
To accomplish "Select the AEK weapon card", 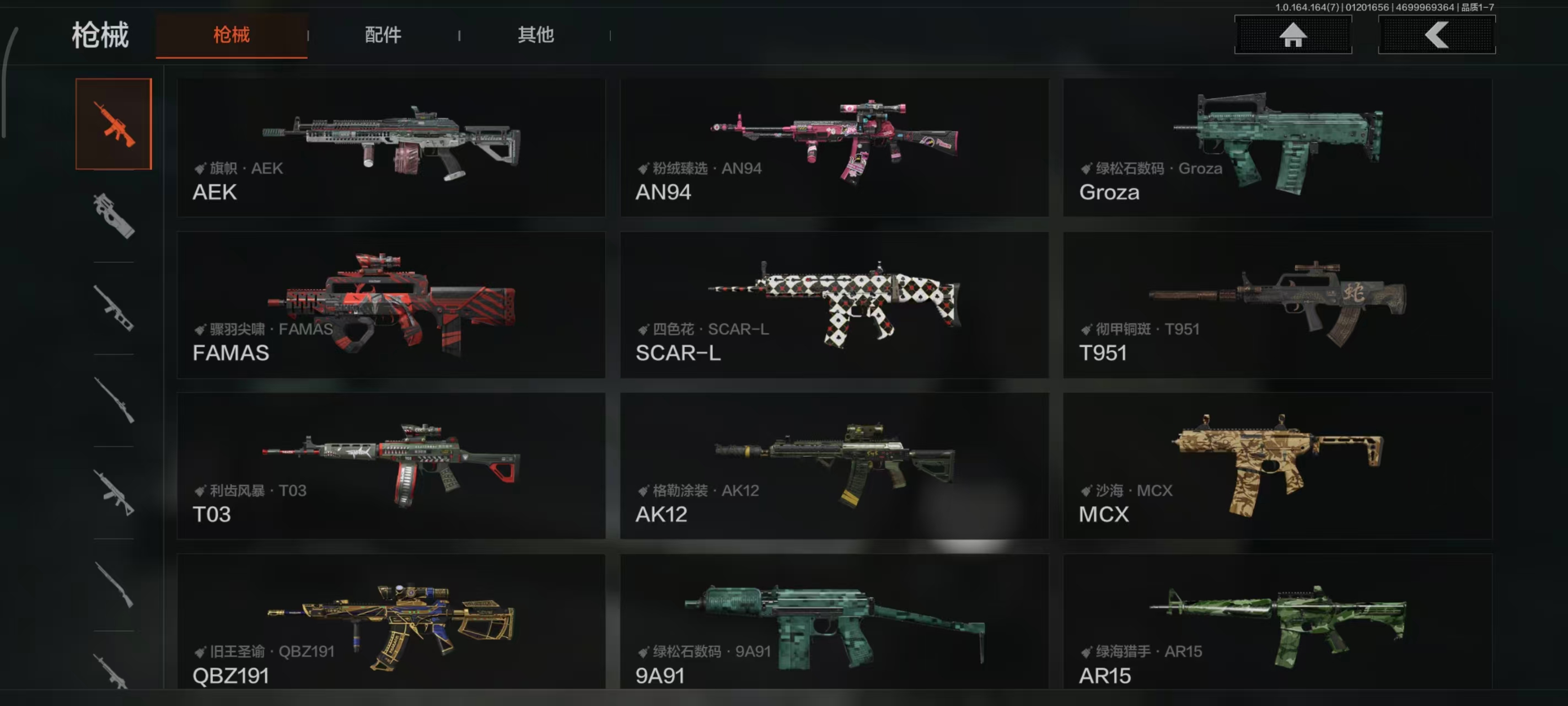I will (x=391, y=147).
